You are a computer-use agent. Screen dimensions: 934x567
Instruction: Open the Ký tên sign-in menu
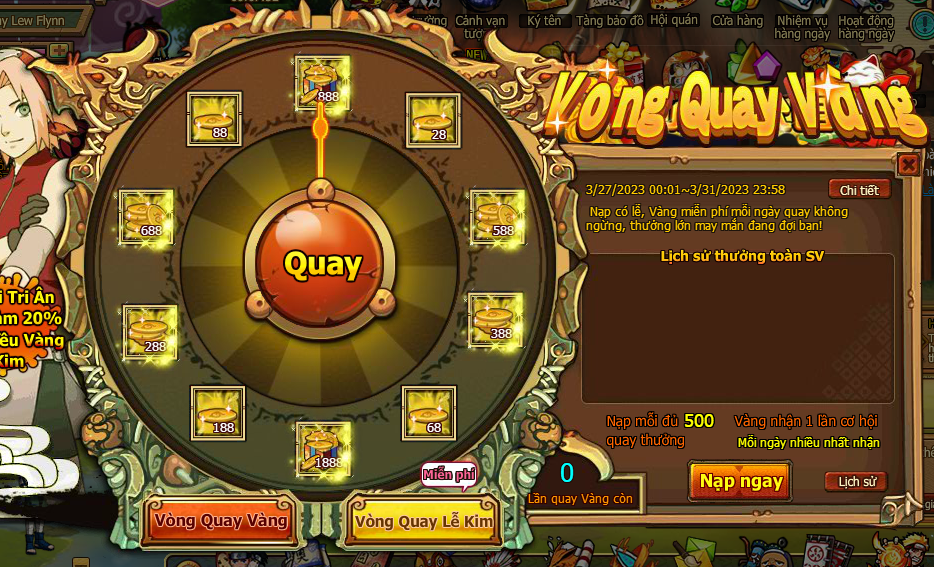point(544,20)
